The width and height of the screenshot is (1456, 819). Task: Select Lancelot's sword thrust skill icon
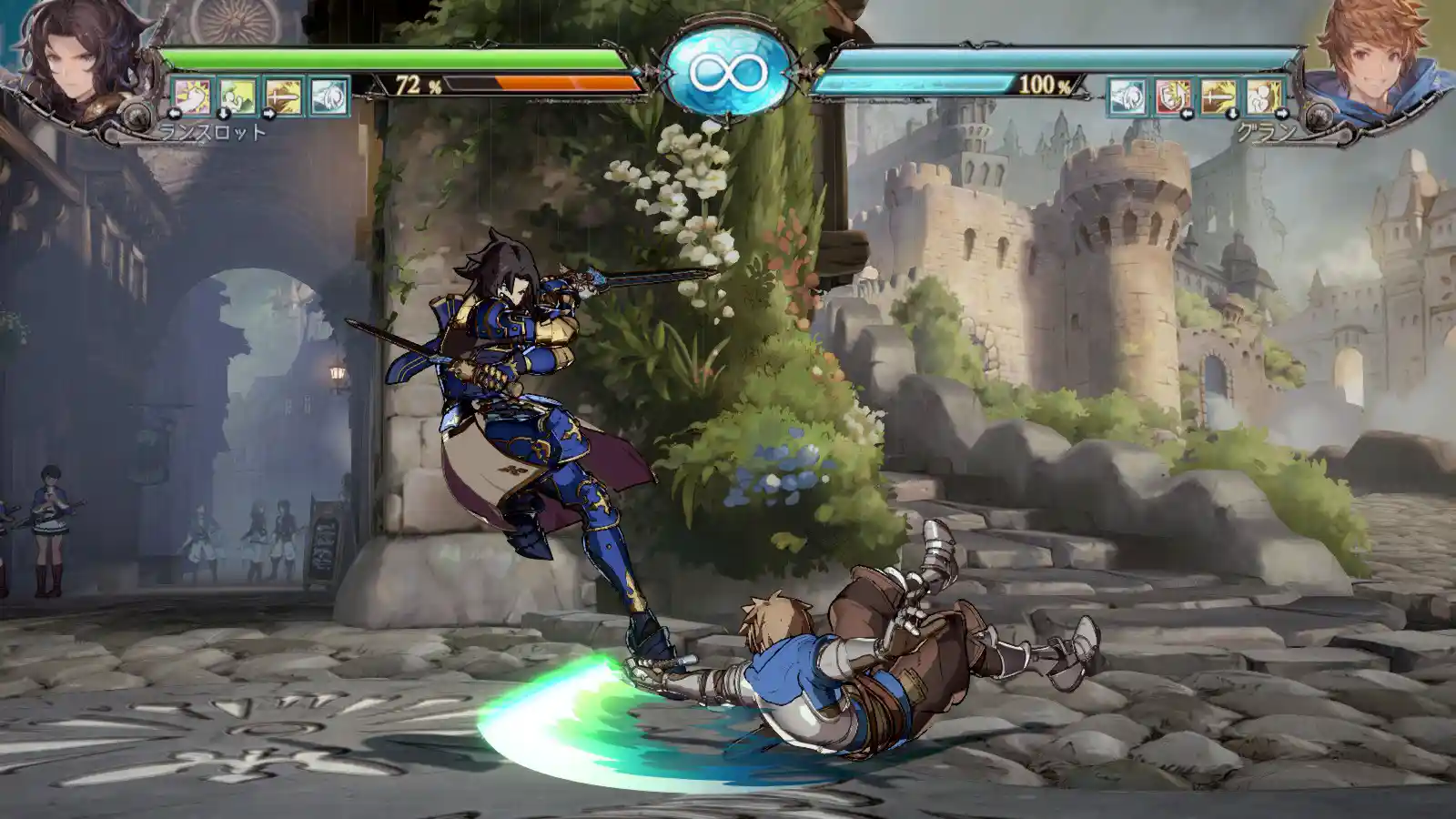pos(283,96)
